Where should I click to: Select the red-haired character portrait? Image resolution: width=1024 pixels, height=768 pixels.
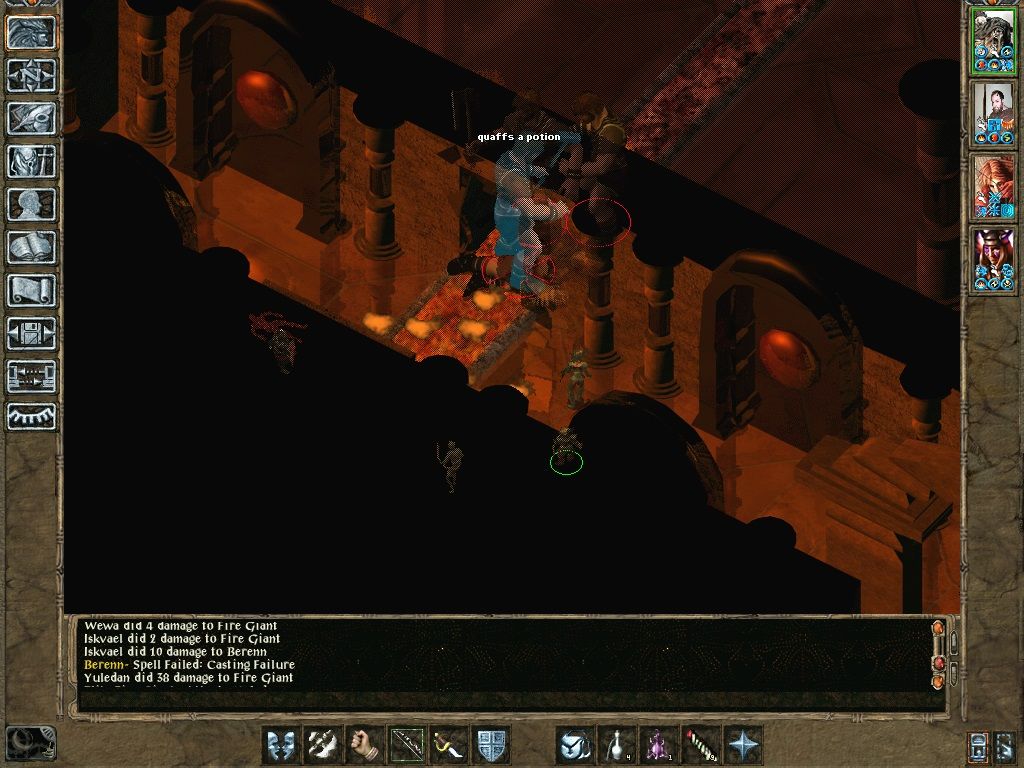coord(994,186)
